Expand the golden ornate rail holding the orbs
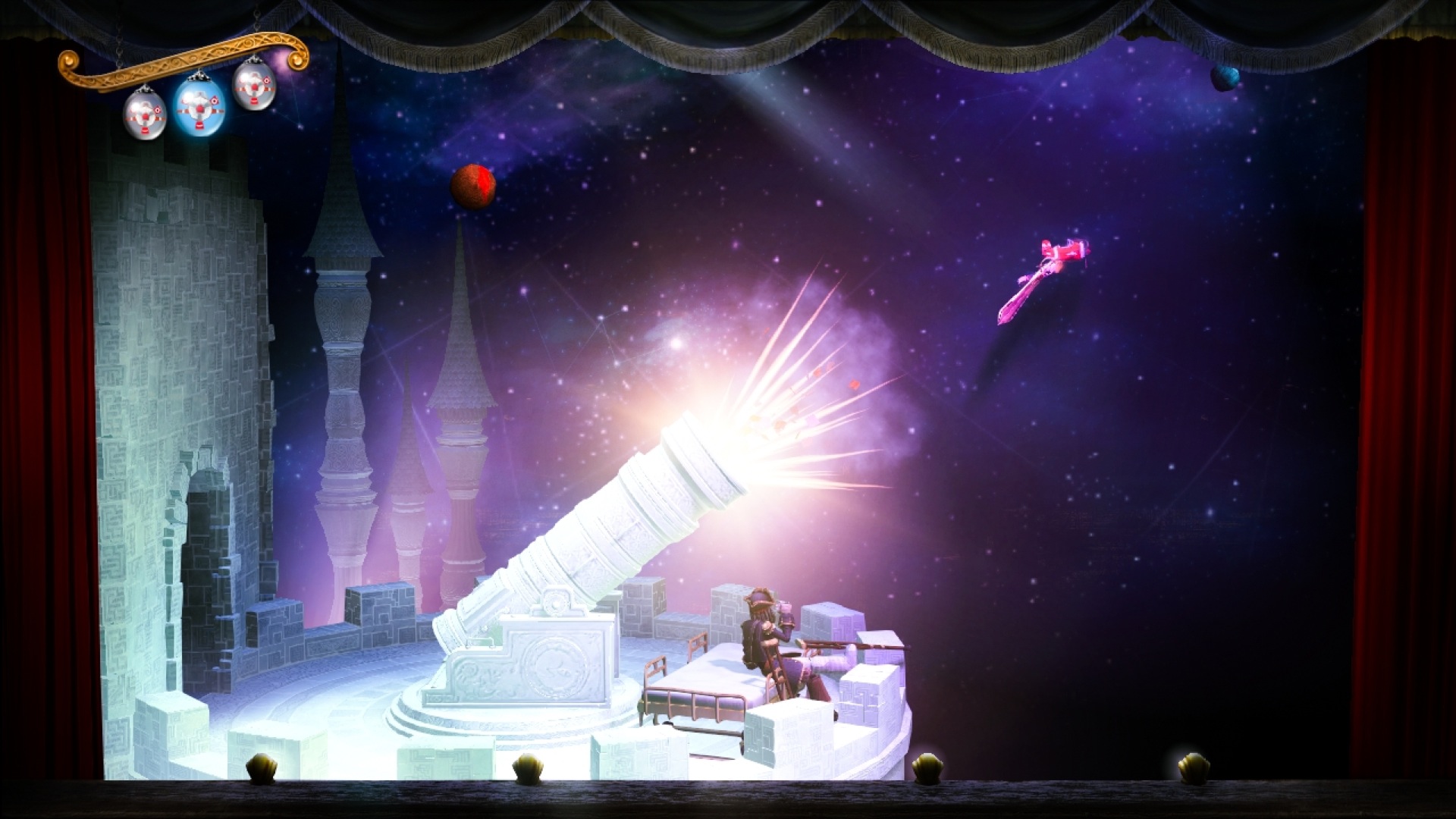Screen dimensions: 1456x819 tap(182, 61)
